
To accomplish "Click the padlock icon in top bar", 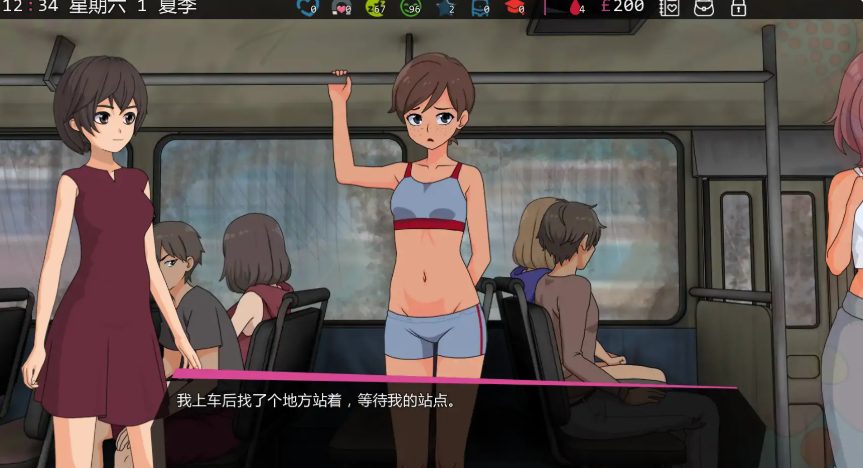I will click(x=738, y=8).
